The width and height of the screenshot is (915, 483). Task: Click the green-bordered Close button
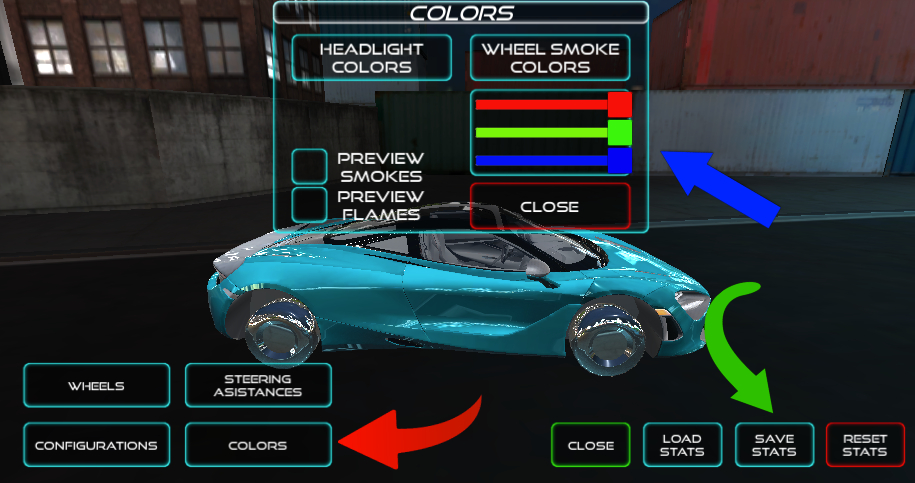click(x=590, y=446)
